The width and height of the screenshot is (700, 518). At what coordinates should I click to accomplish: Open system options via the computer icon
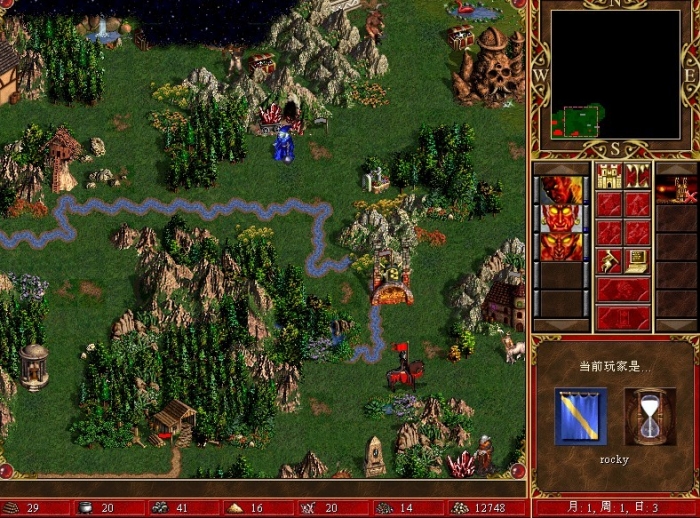coord(638,261)
